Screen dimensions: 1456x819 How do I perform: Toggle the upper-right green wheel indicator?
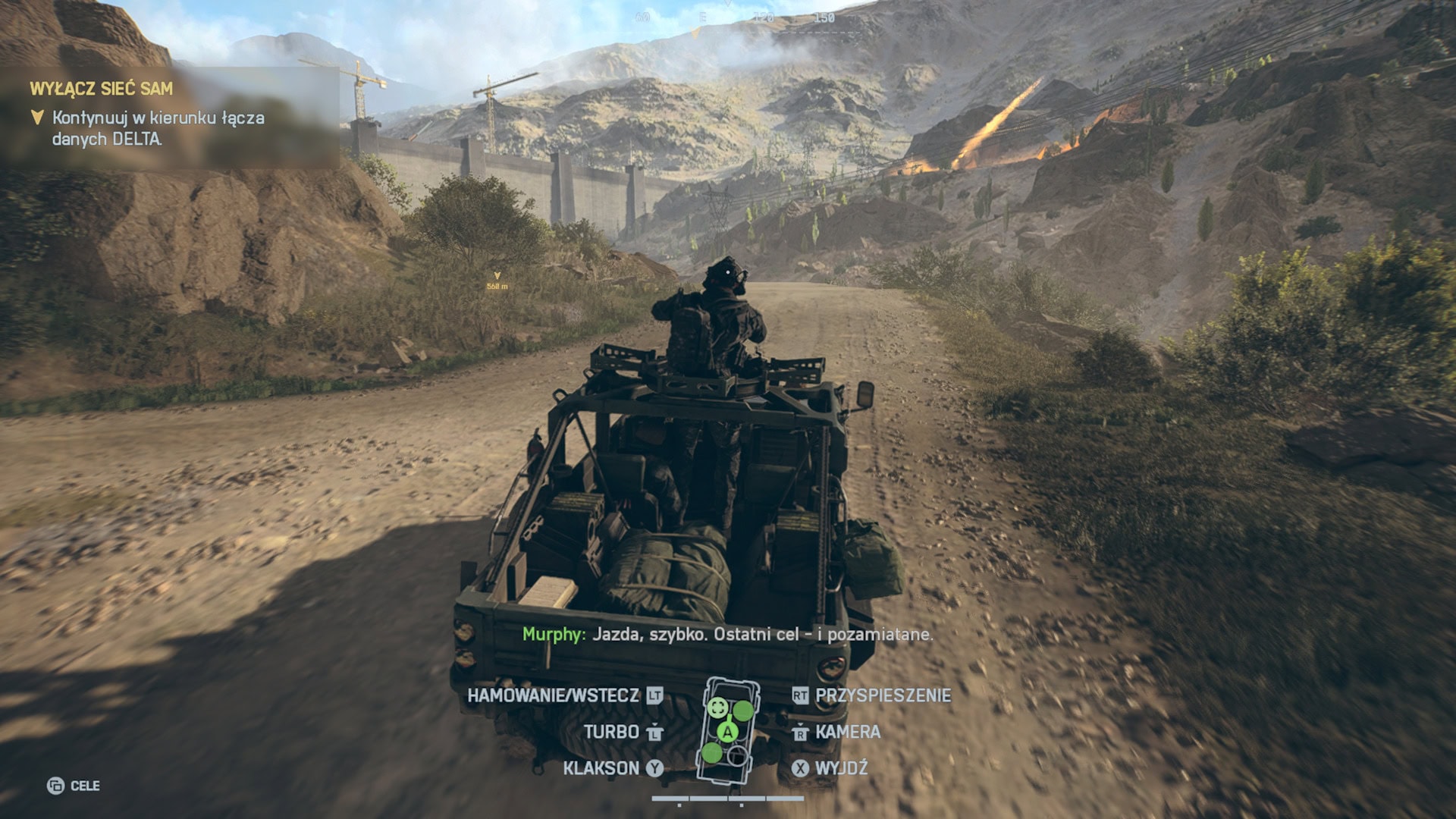coord(743,711)
